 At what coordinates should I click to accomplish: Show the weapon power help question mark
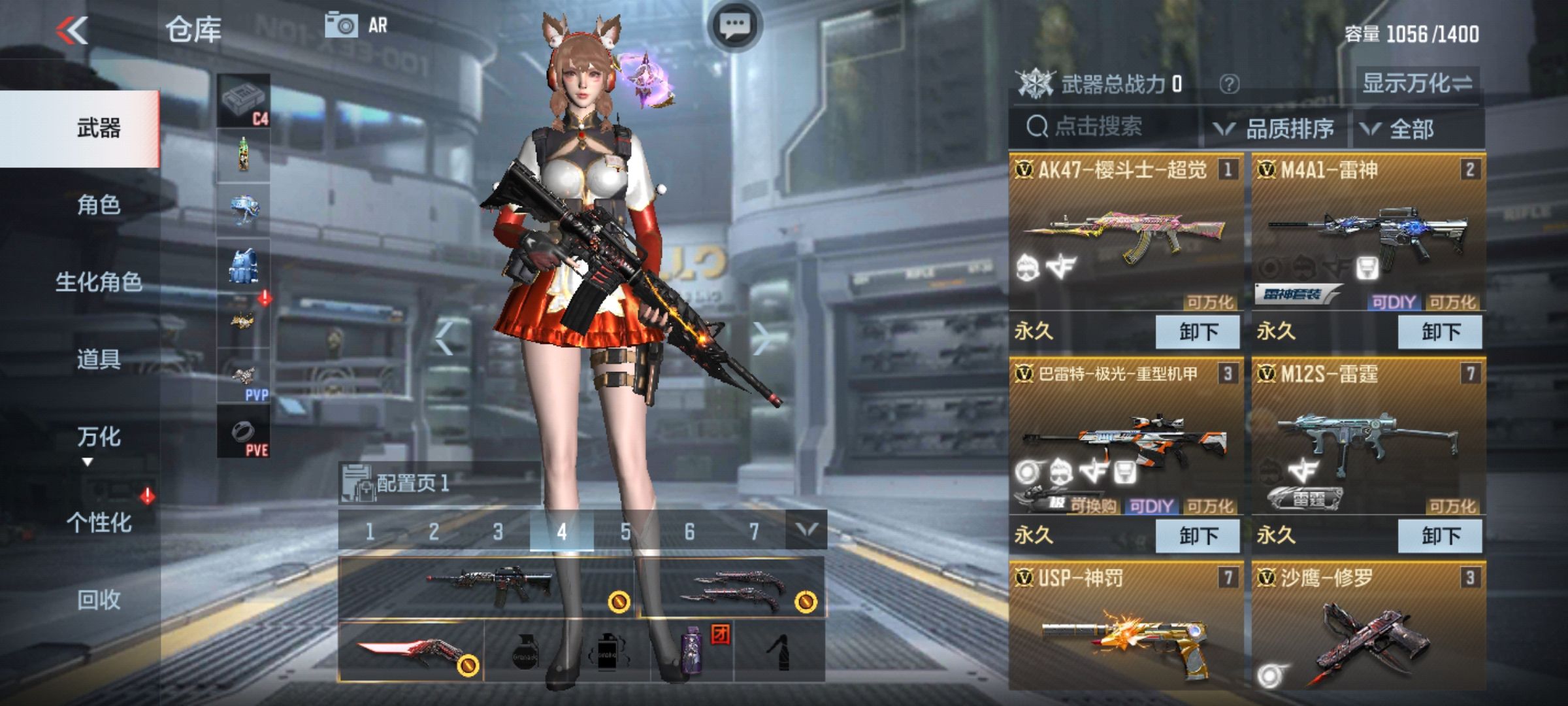click(1229, 84)
